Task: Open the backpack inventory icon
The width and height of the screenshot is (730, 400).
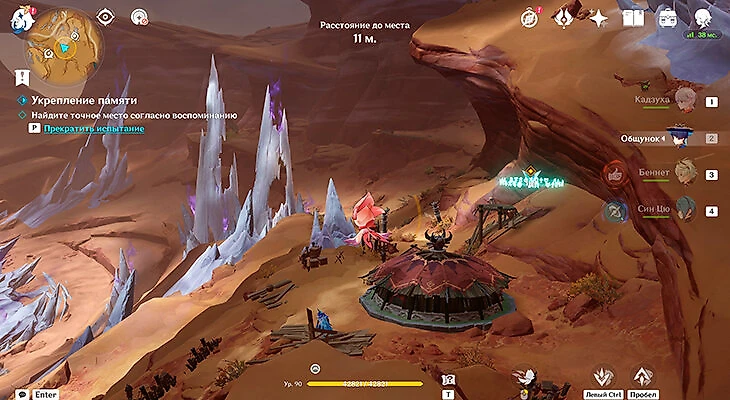Action: tap(666, 17)
